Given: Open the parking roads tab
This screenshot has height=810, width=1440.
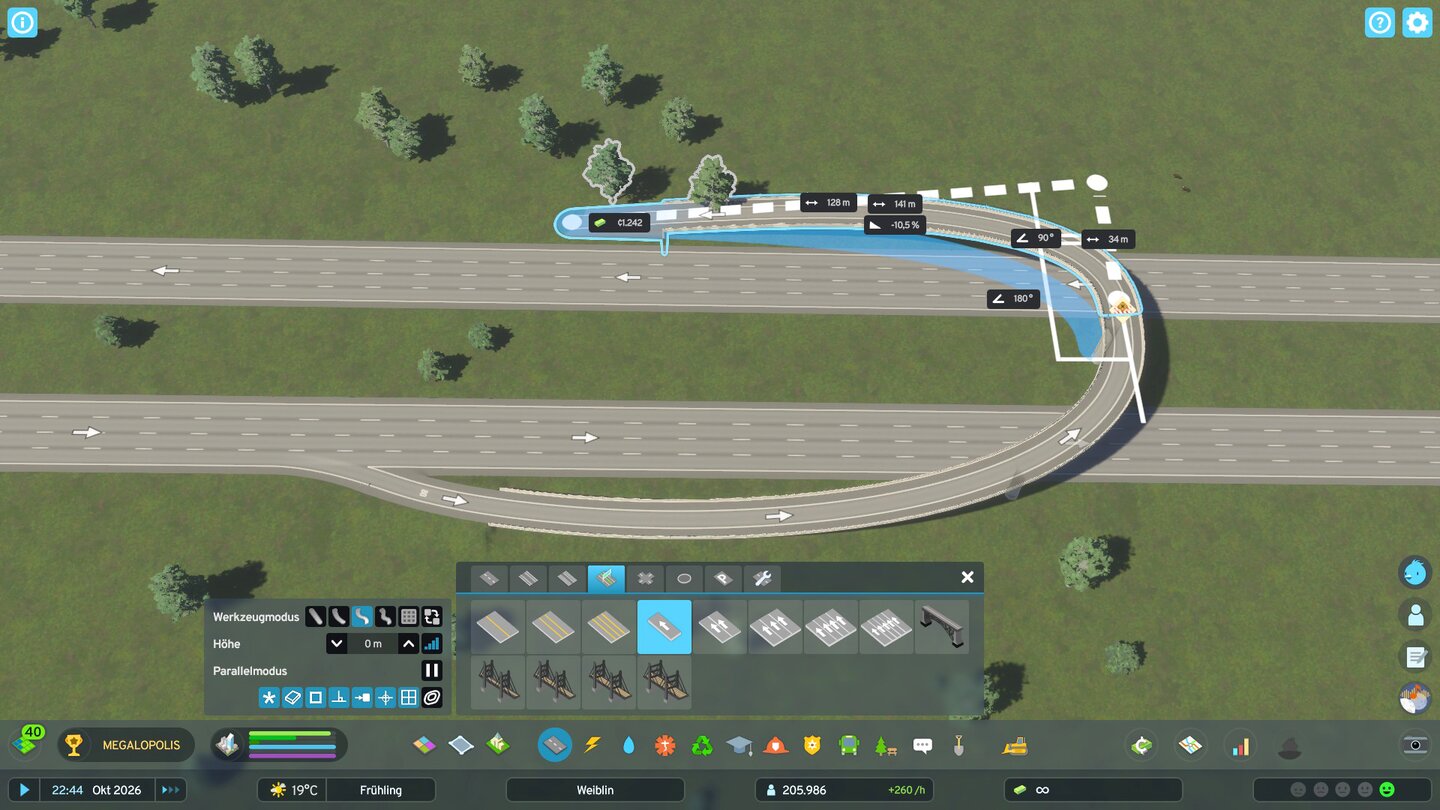Looking at the screenshot, I should [723, 578].
